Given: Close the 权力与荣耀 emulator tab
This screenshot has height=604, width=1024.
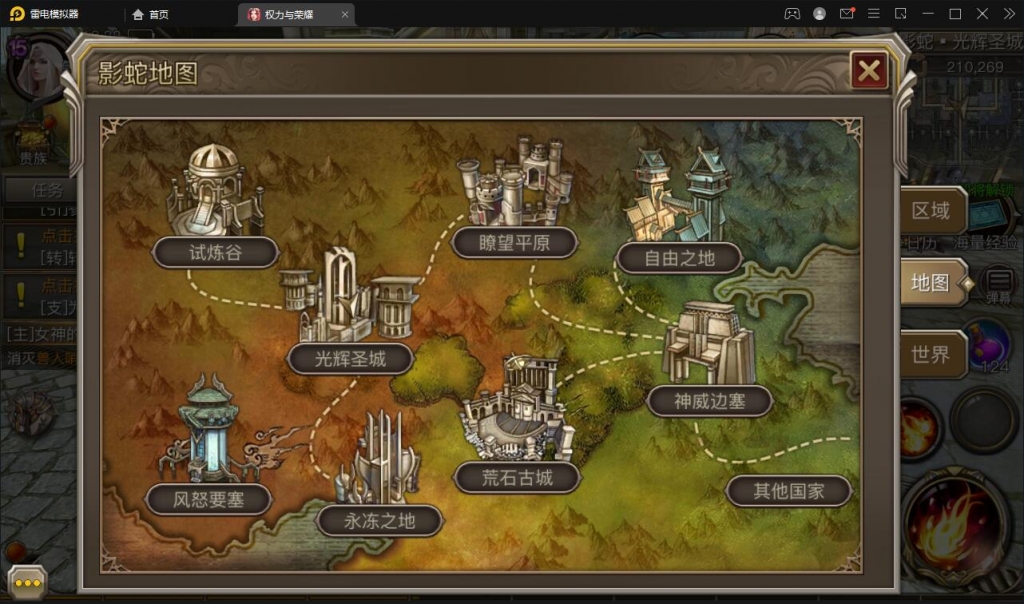Looking at the screenshot, I should click(x=345, y=14).
